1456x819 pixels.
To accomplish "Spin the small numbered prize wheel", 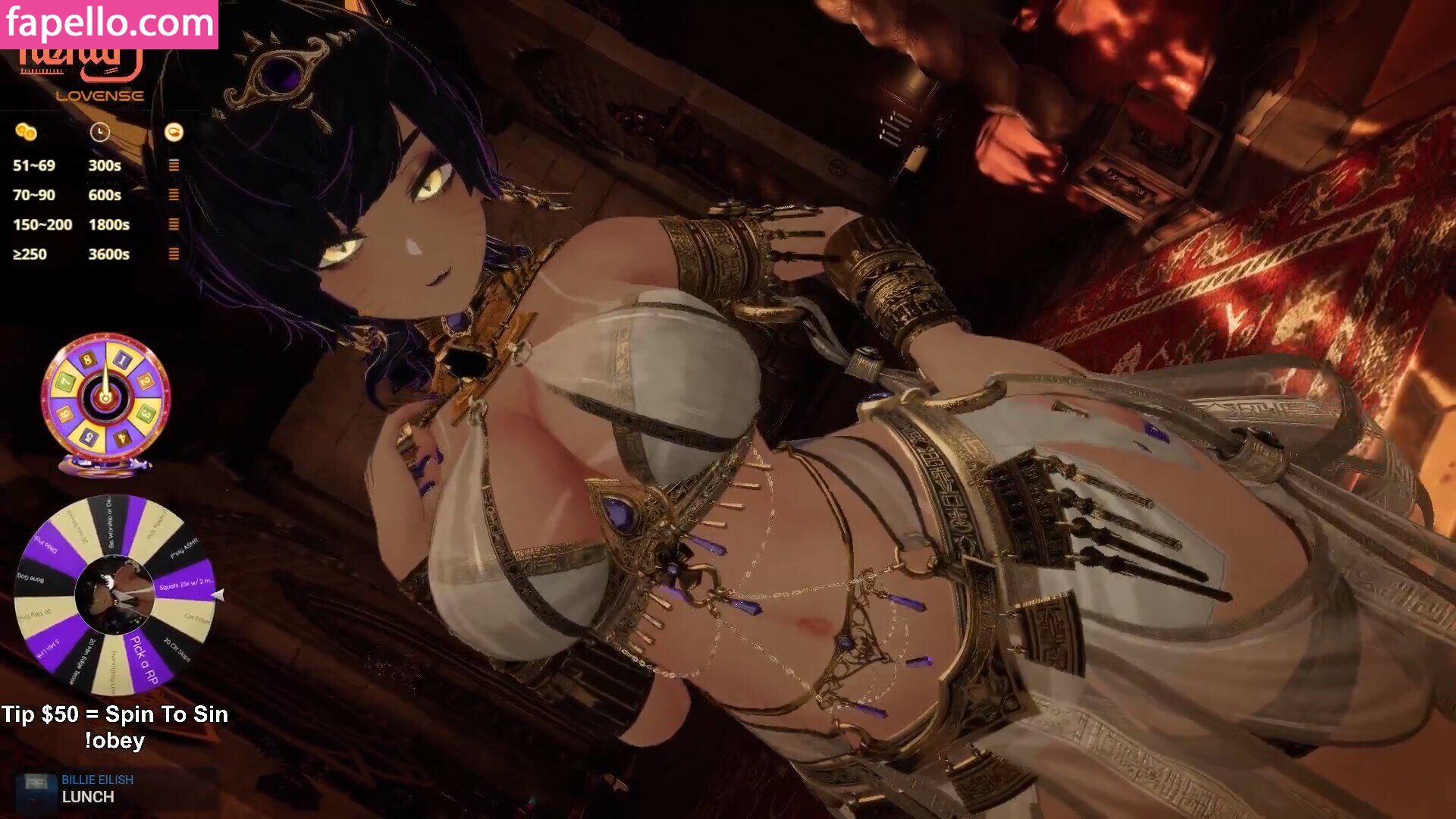I will tap(105, 397).
